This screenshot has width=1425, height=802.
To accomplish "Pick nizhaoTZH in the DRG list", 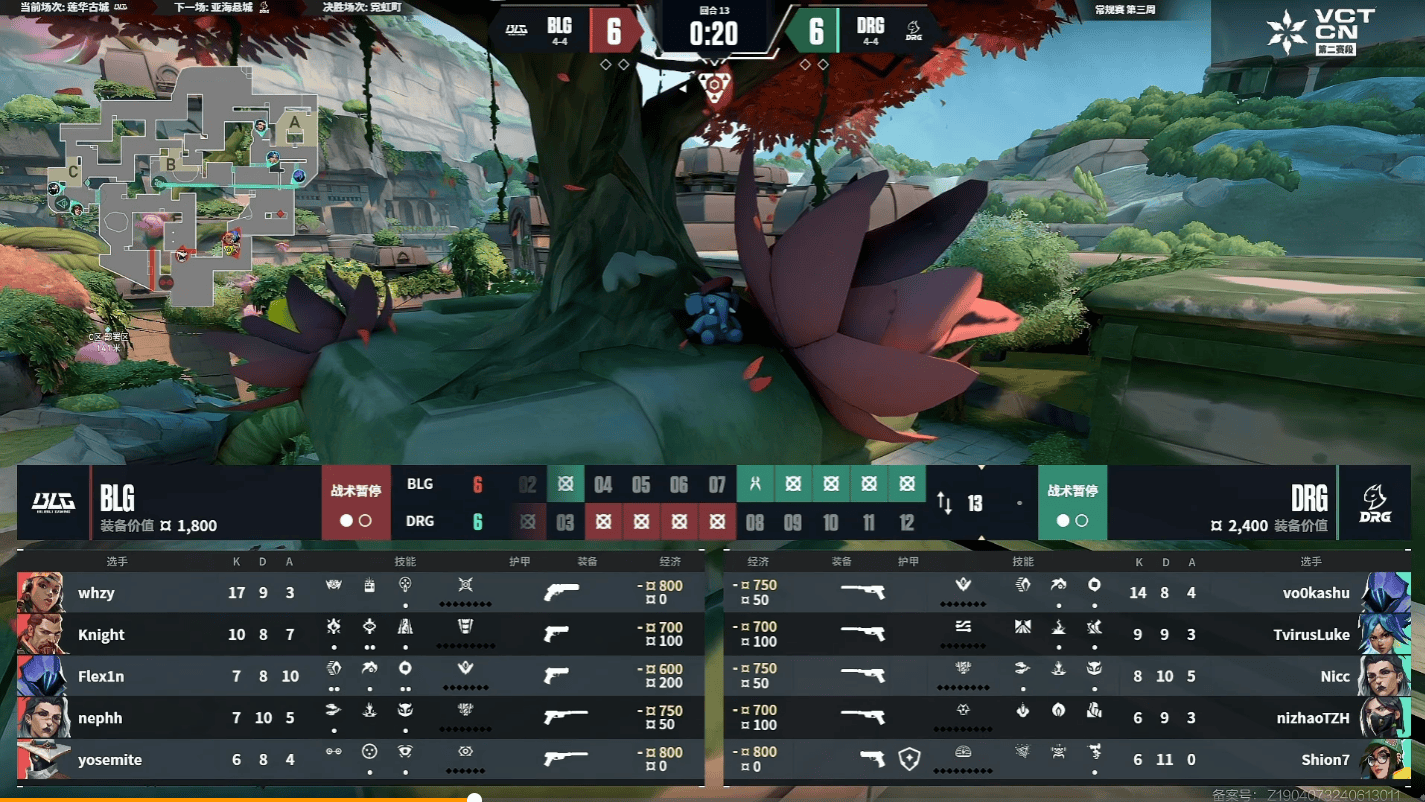I will (1066, 718).
